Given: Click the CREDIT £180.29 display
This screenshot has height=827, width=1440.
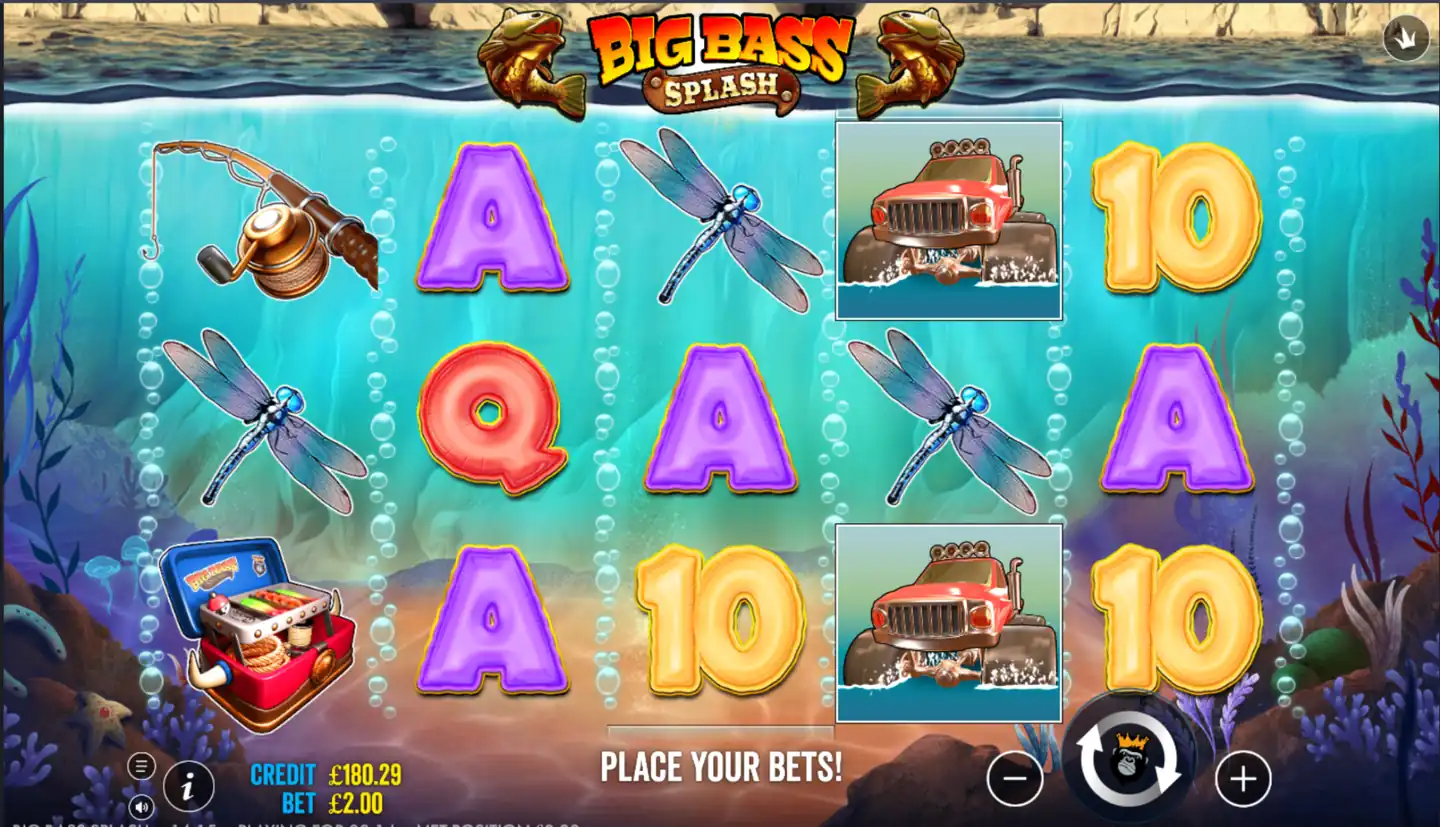Looking at the screenshot, I should click(x=325, y=774).
